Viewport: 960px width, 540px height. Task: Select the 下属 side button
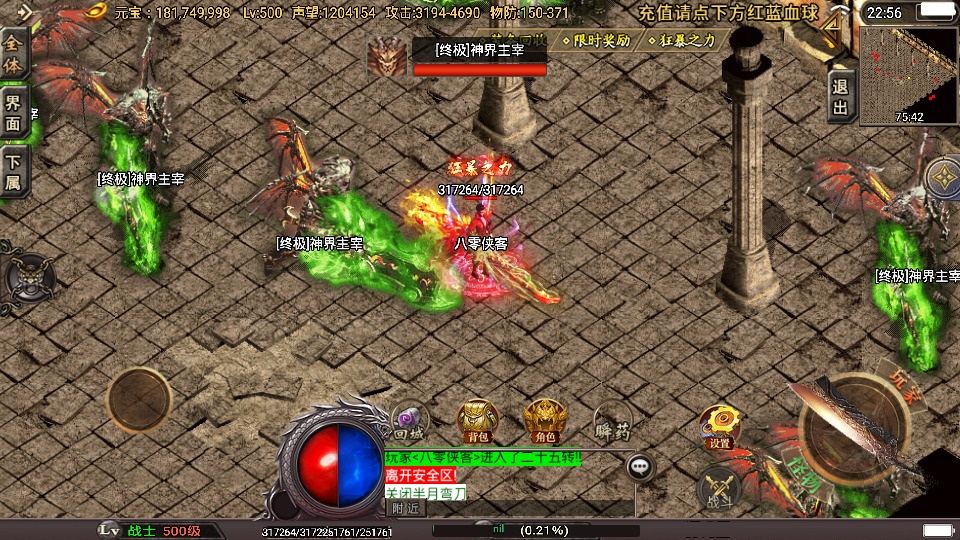[14, 170]
